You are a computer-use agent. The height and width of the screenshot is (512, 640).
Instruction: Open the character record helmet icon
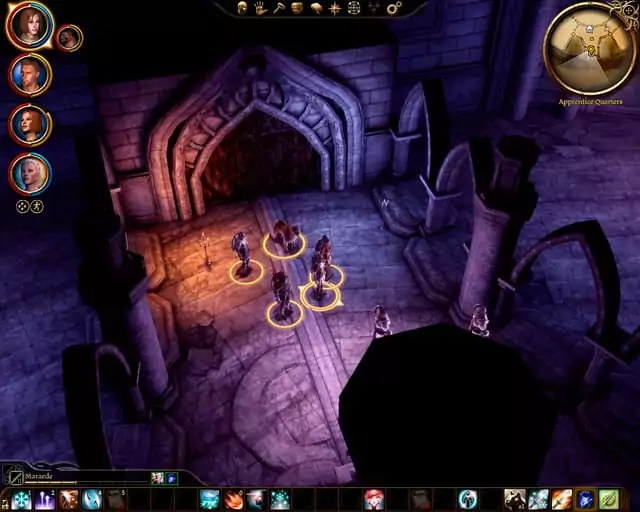(242, 8)
